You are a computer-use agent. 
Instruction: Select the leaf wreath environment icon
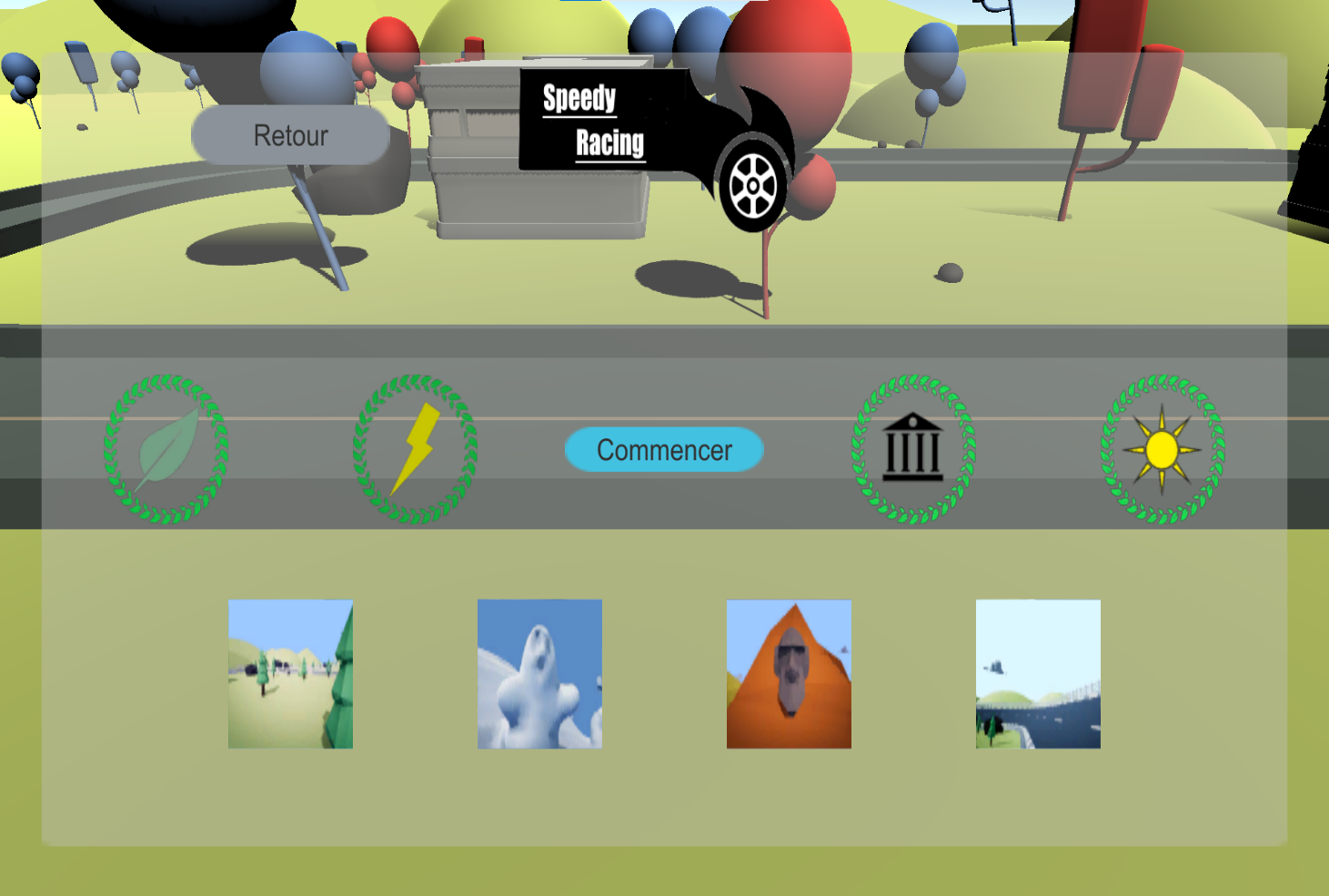tap(164, 449)
